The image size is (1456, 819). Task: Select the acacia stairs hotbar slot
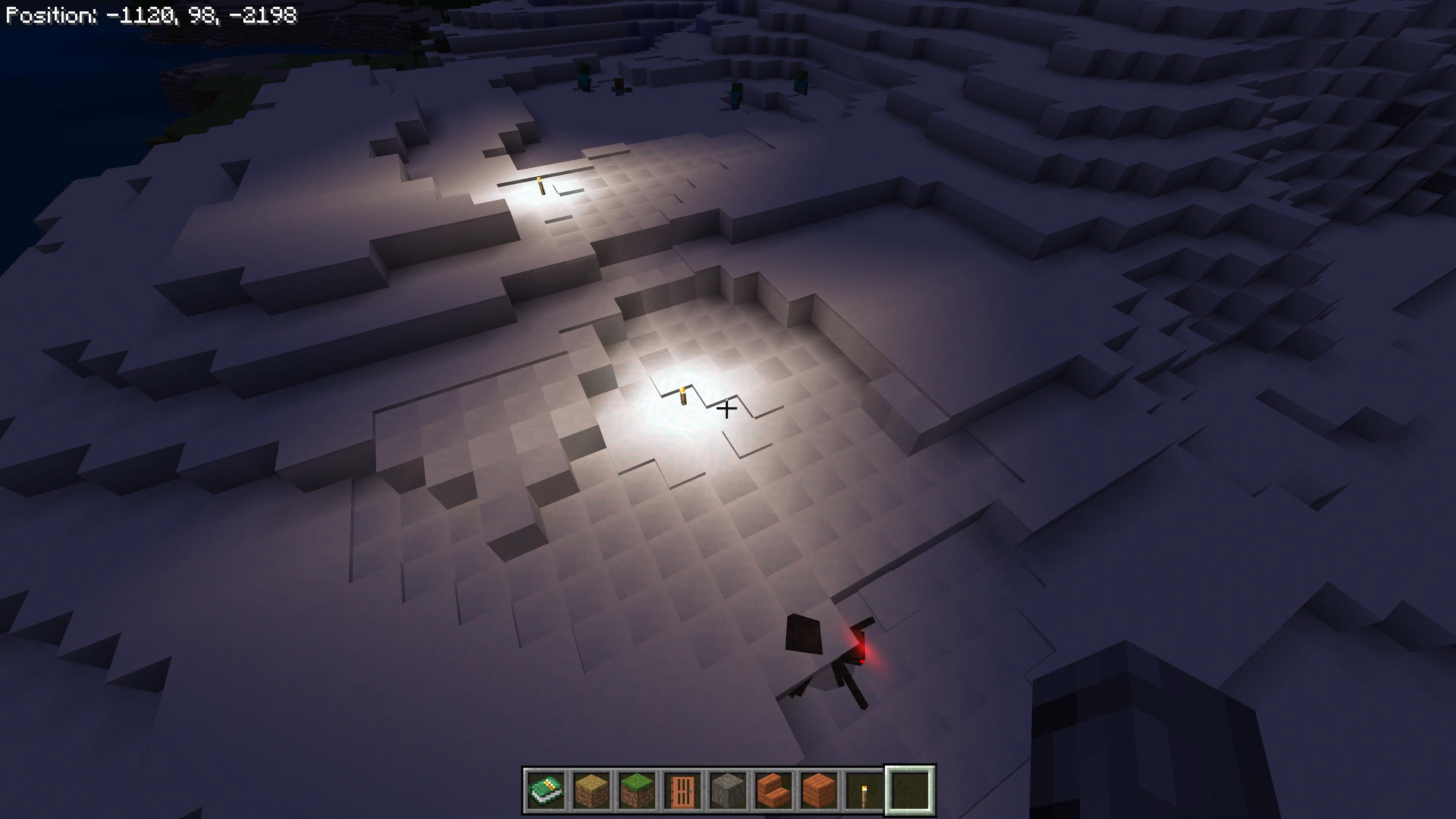click(x=773, y=789)
